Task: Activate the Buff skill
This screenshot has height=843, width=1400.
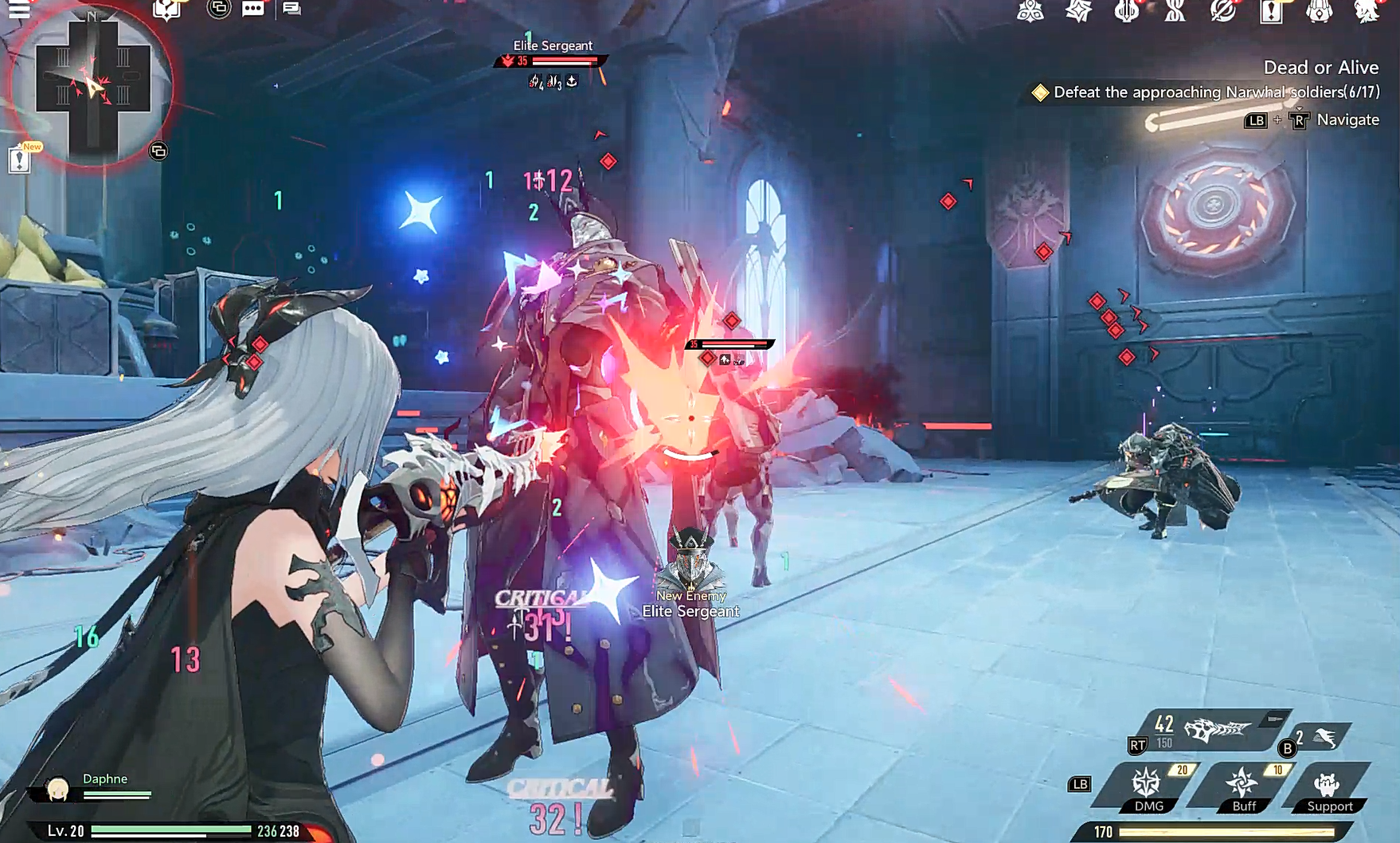Action: click(1243, 788)
